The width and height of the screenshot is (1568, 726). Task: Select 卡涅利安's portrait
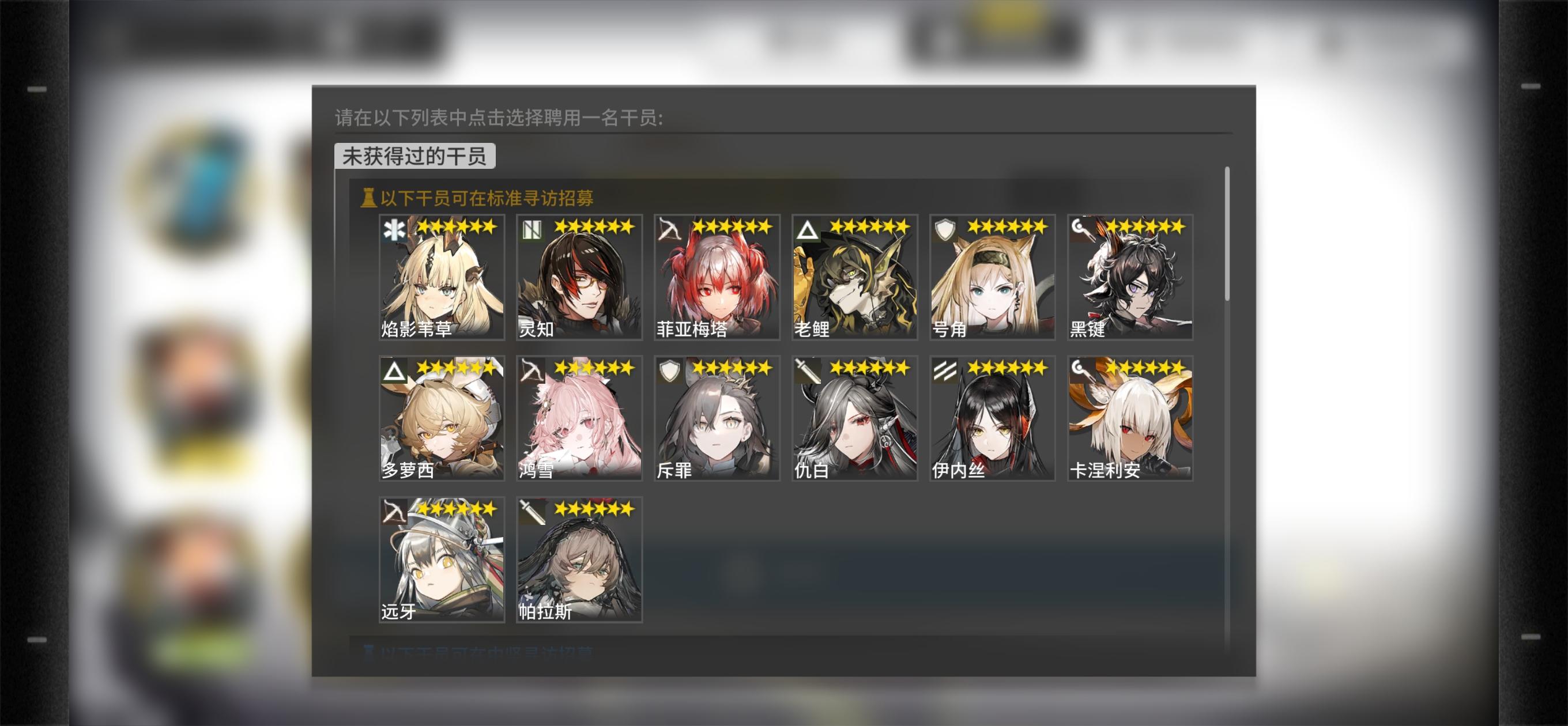(x=1129, y=420)
